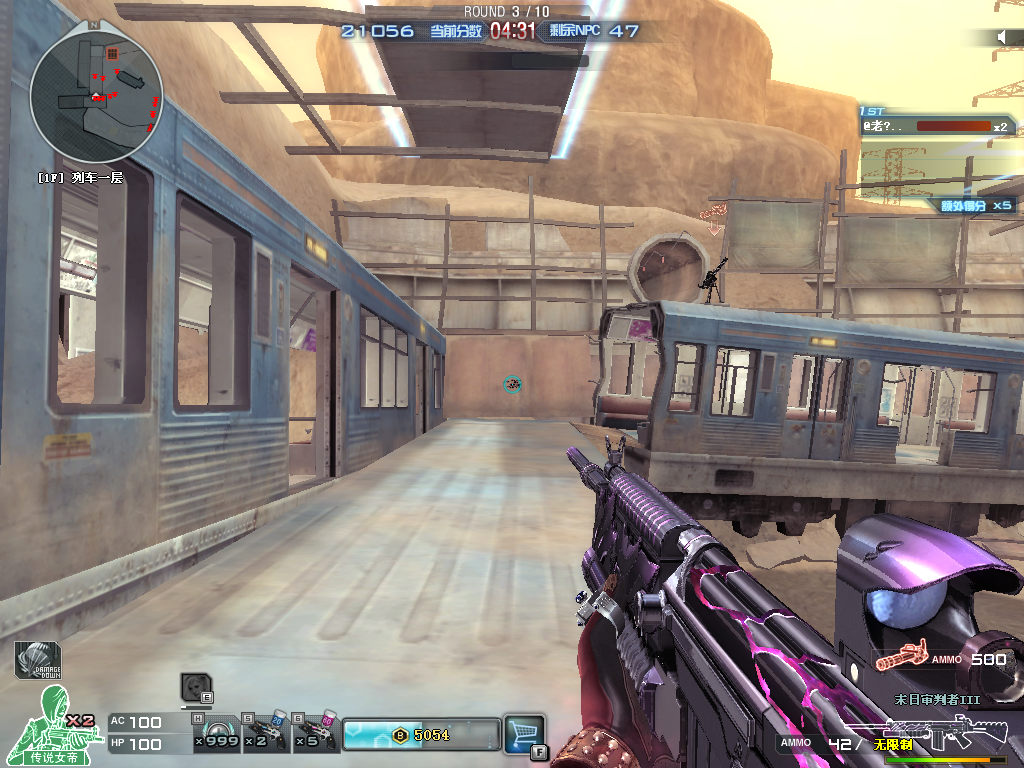Open the shop via the shopping cart button
Screen dimensions: 1024x768
click(x=524, y=732)
